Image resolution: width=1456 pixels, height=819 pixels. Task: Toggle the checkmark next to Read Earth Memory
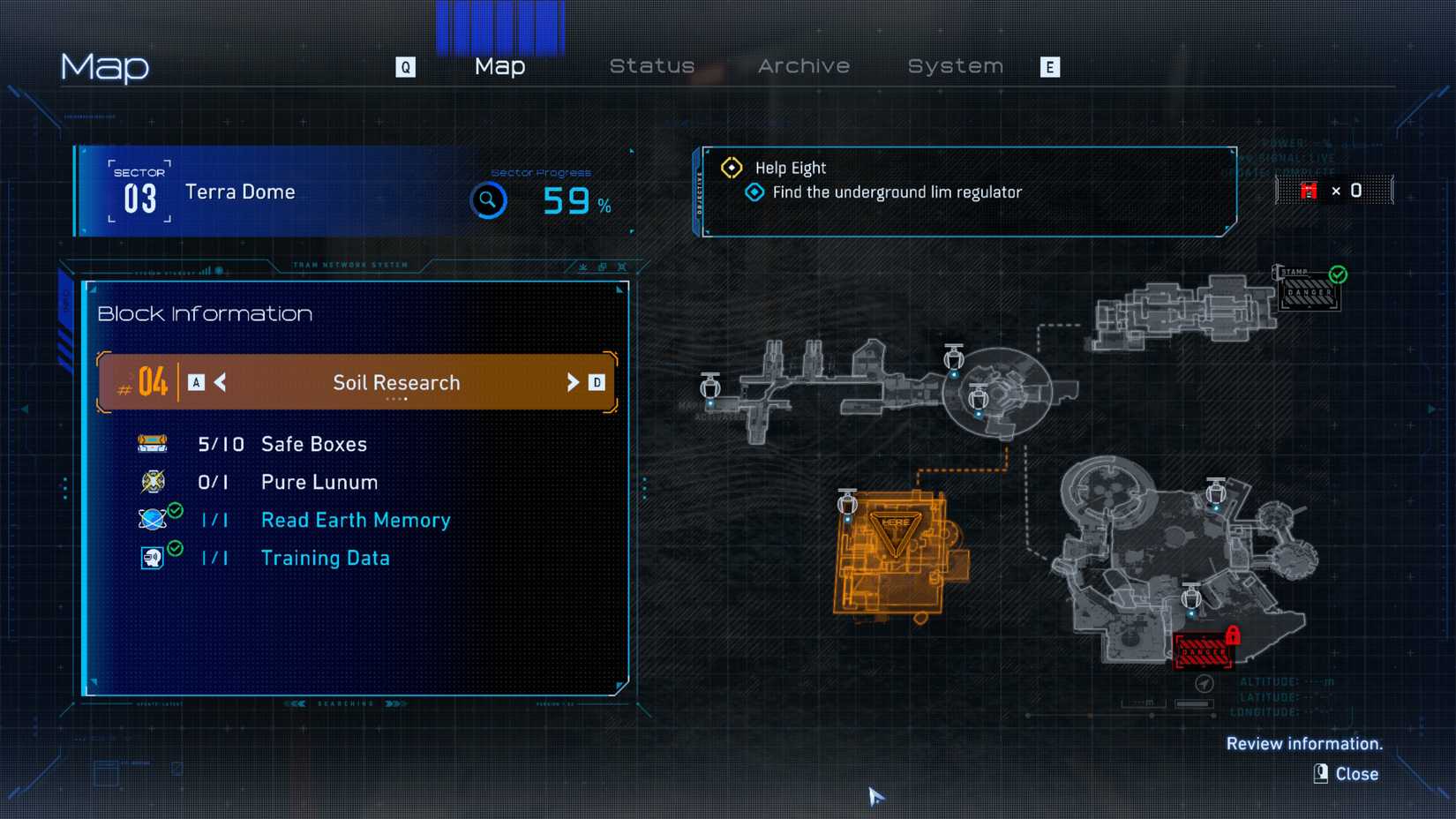tap(176, 510)
